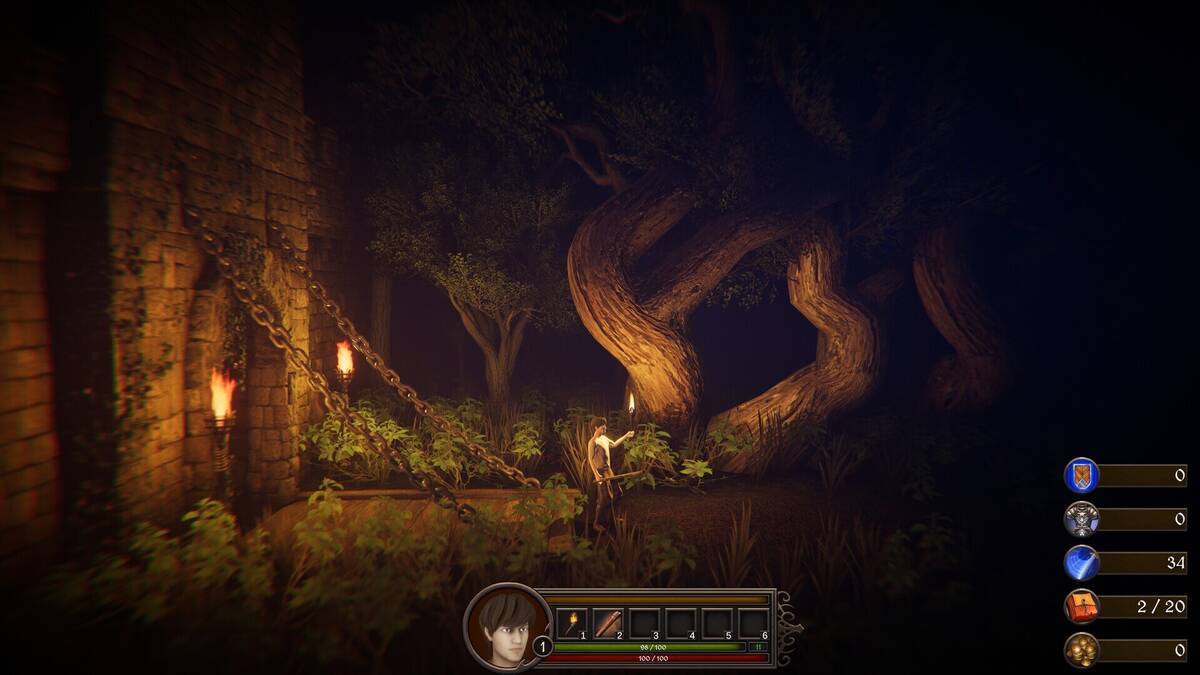Click the armor rating icon

pos(1081,519)
